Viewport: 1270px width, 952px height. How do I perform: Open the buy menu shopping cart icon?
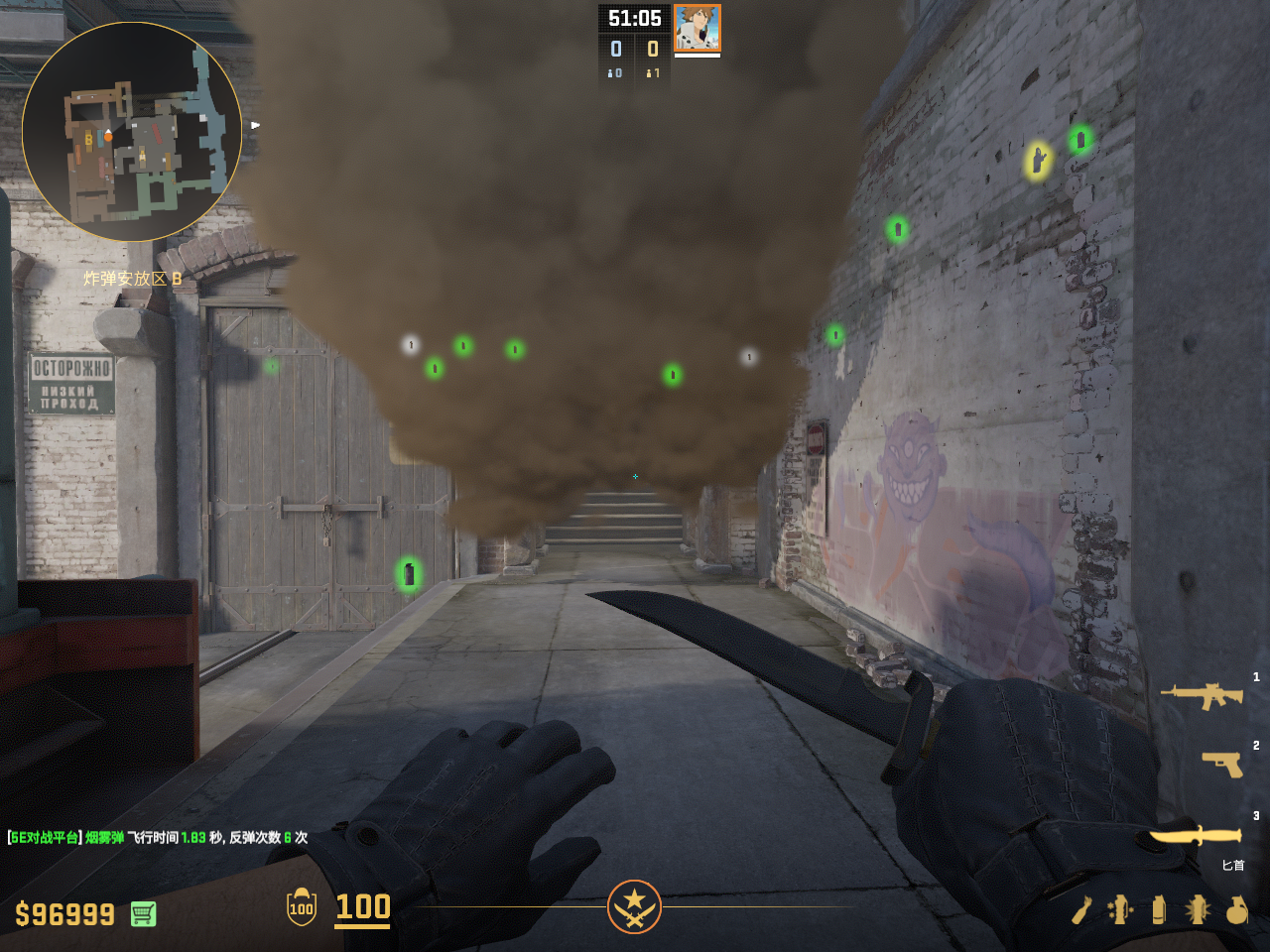coord(143,913)
